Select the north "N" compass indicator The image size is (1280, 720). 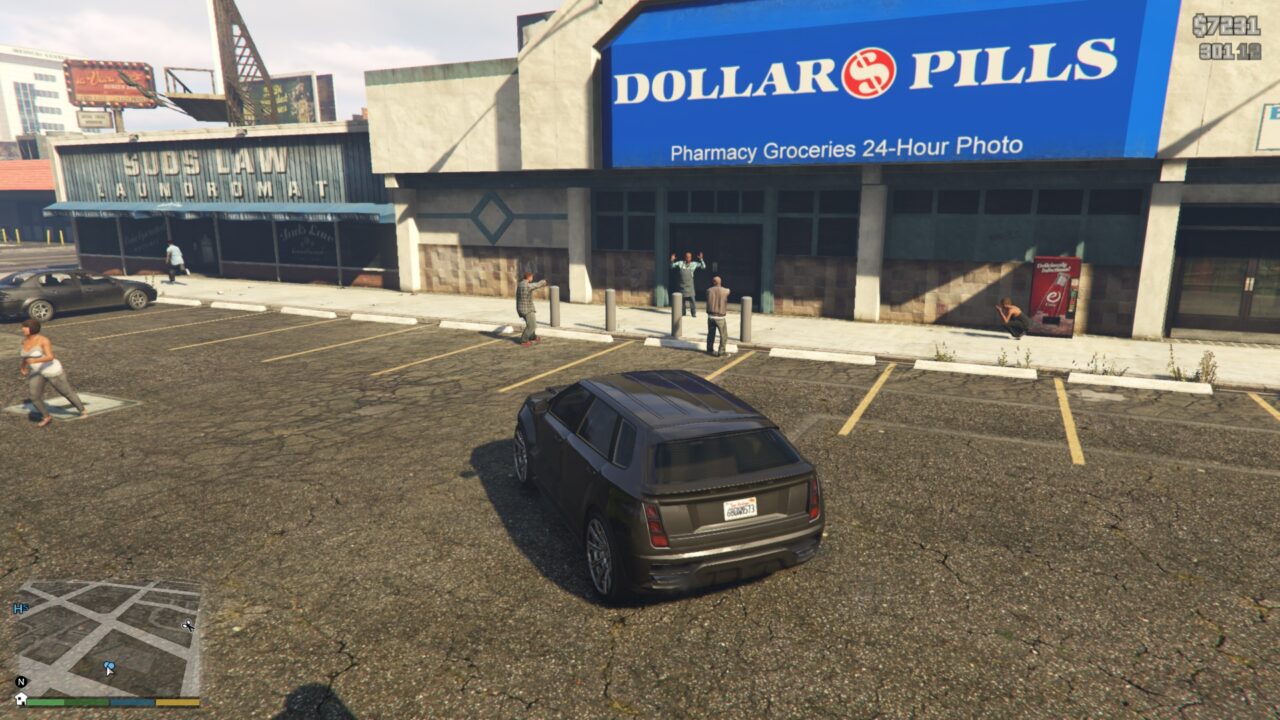click(21, 681)
